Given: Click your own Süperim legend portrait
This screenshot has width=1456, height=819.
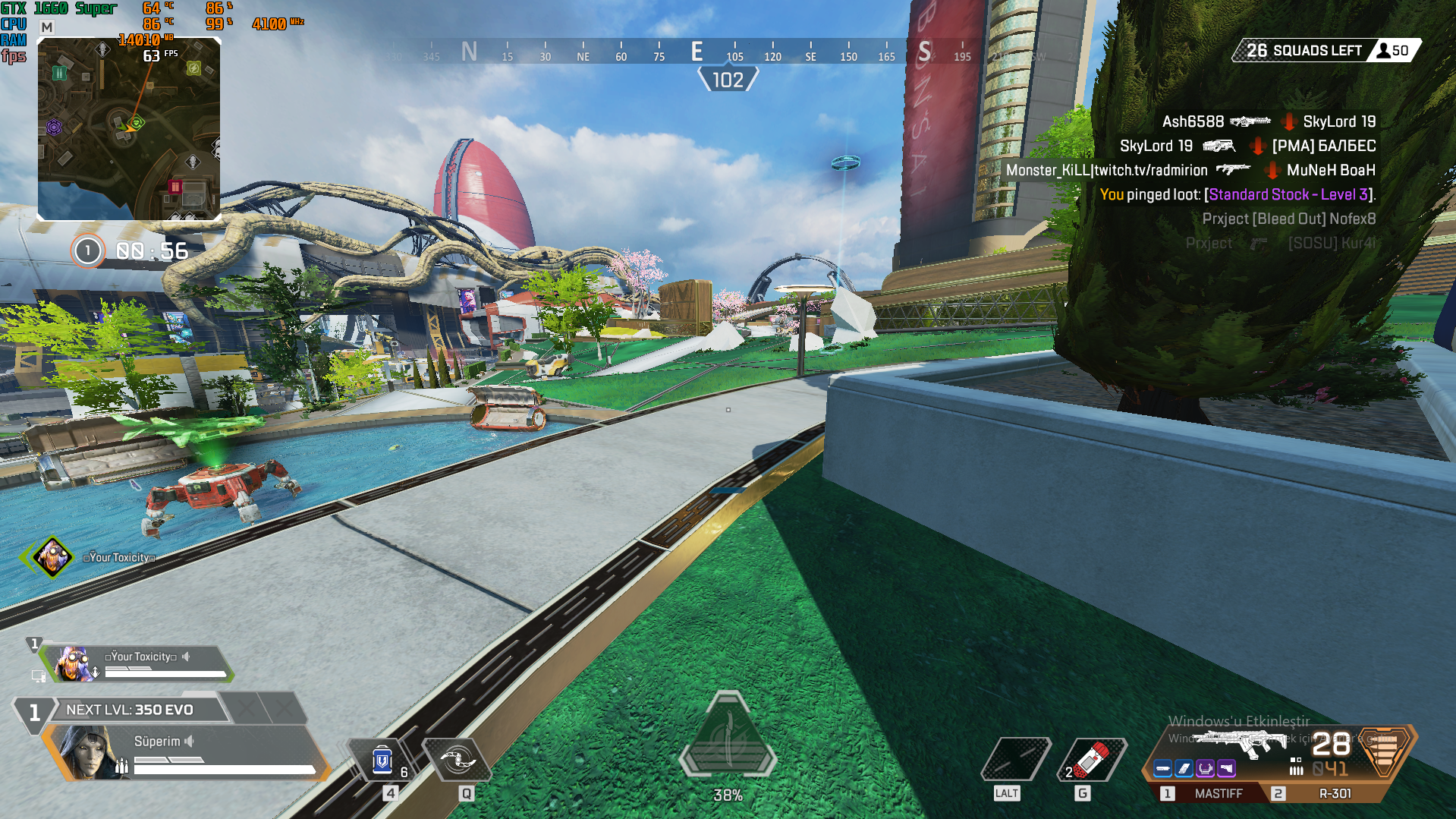Looking at the screenshot, I should point(91,751).
